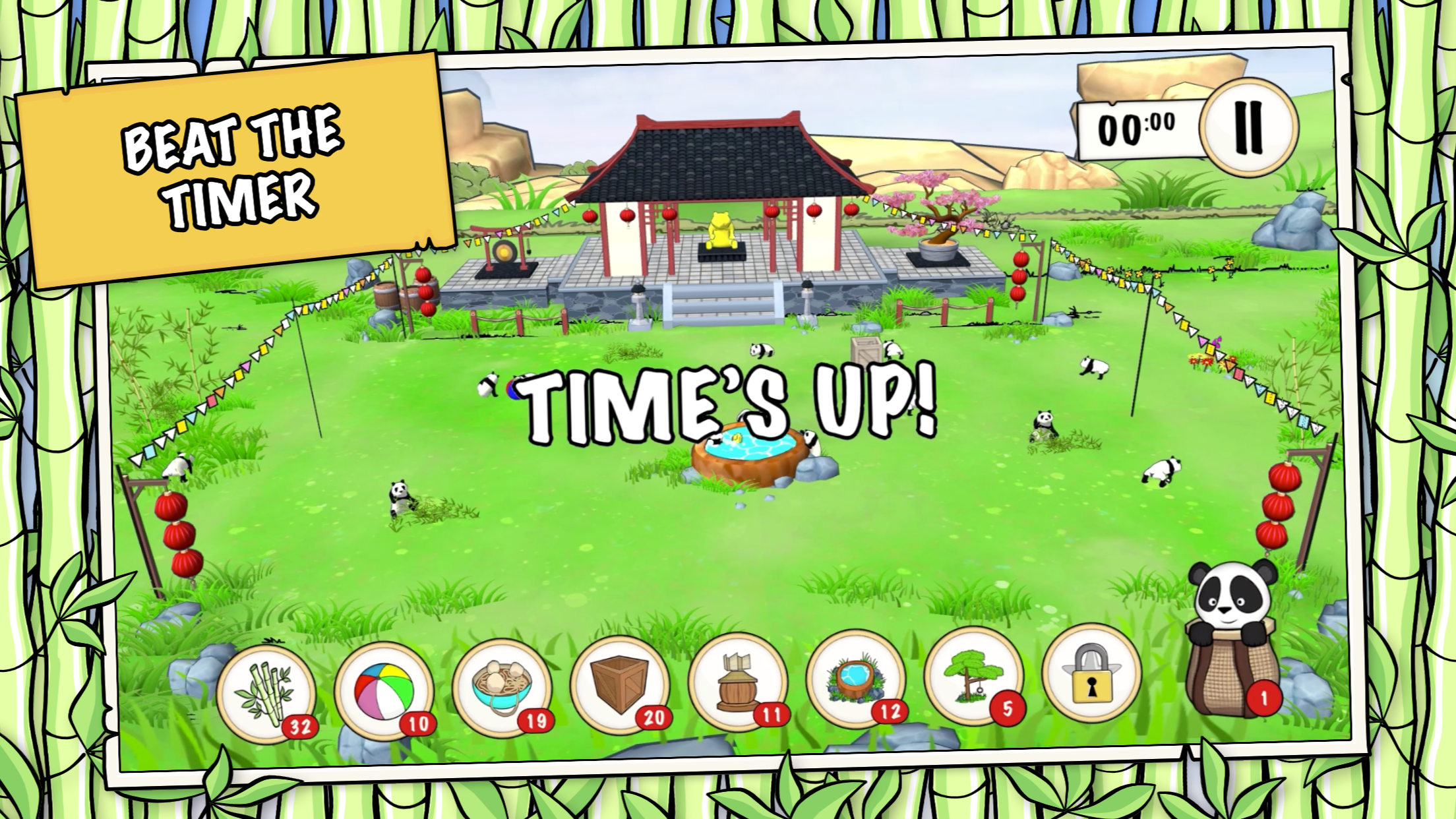Select the water pond item
Viewport: 1456px width, 819px height.
click(x=855, y=679)
